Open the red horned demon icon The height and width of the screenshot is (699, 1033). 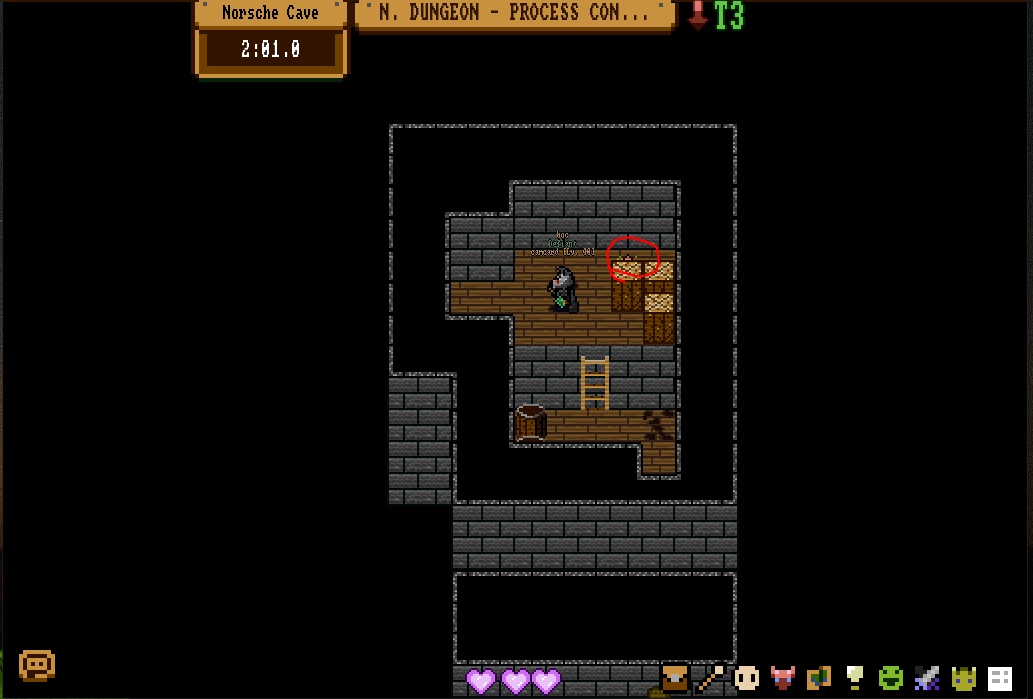click(x=783, y=678)
